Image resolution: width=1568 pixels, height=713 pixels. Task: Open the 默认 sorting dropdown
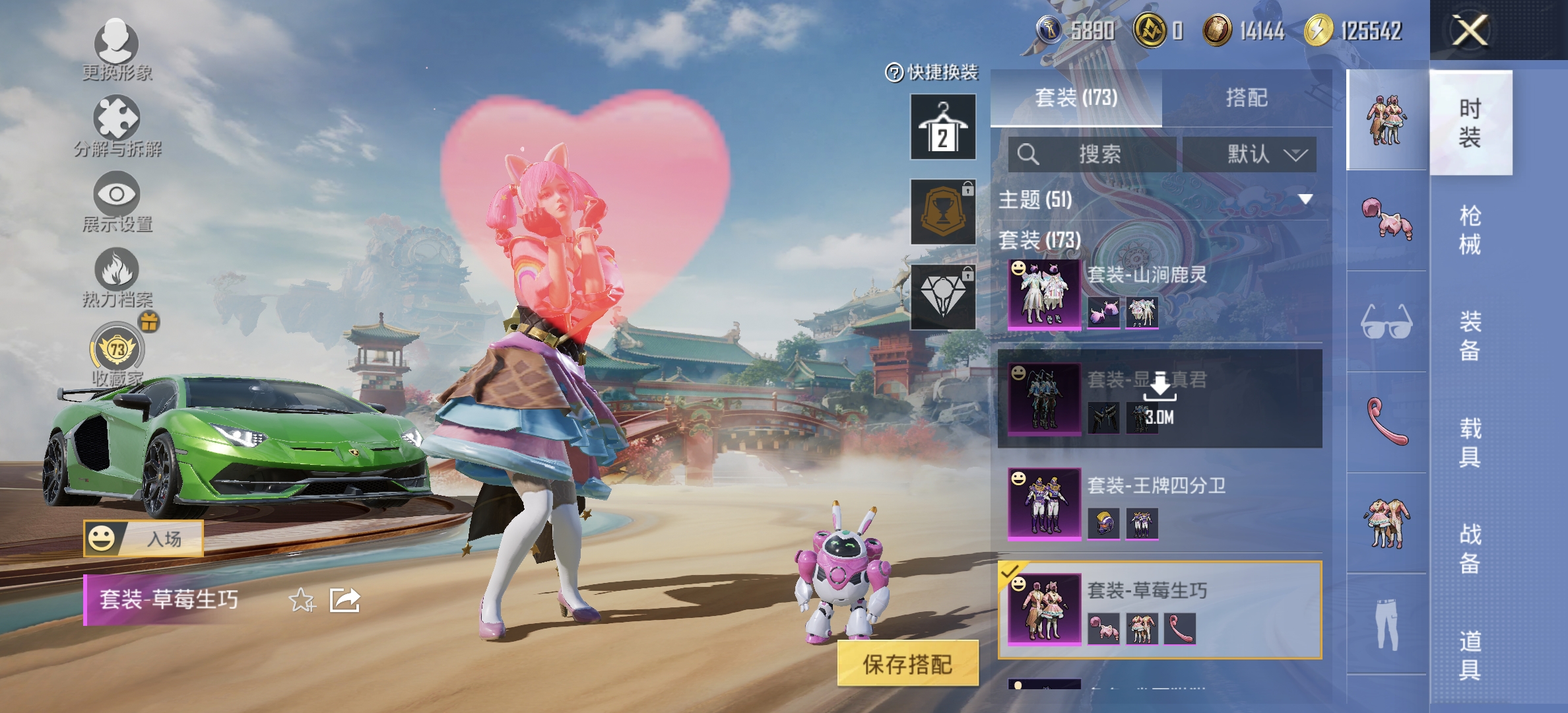(x=1249, y=153)
